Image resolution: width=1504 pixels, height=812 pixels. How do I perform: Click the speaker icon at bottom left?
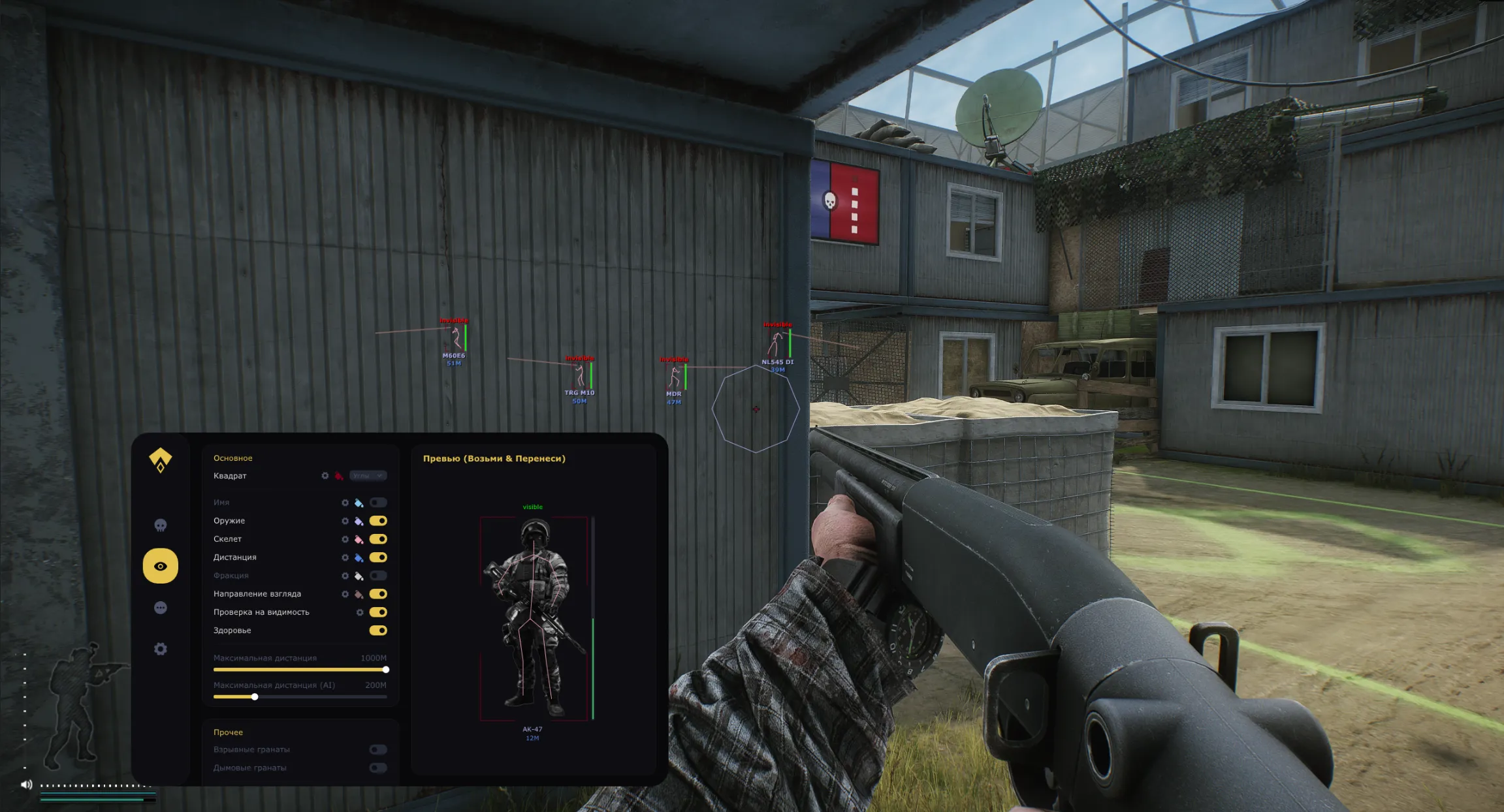click(25, 785)
